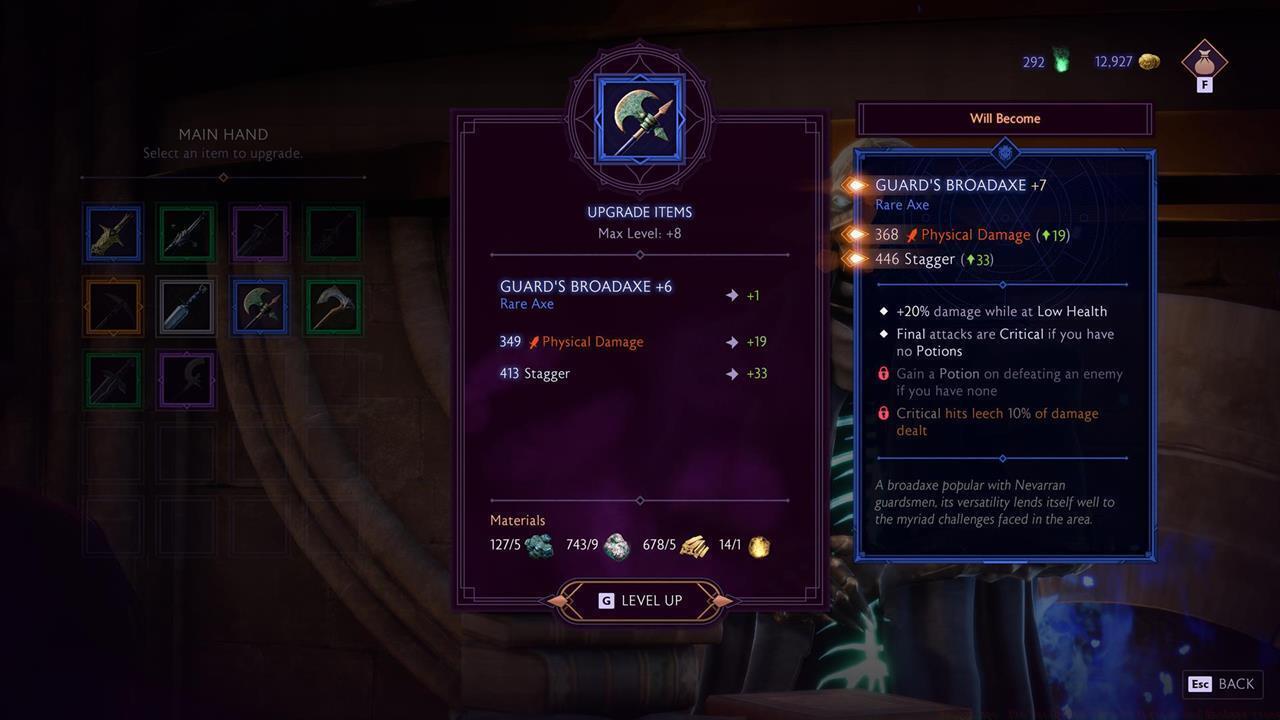The width and height of the screenshot is (1280, 720).
Task: Select the white-framed greatsword in the grid
Action: pyautogui.click(x=186, y=306)
